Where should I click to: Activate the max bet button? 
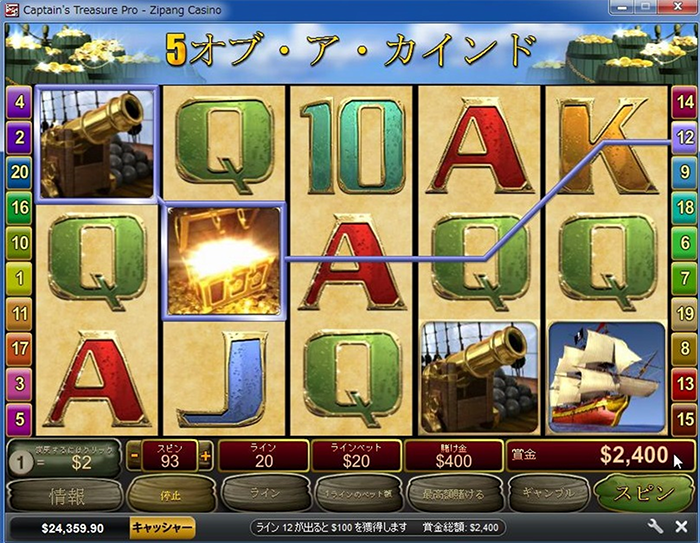click(x=452, y=494)
